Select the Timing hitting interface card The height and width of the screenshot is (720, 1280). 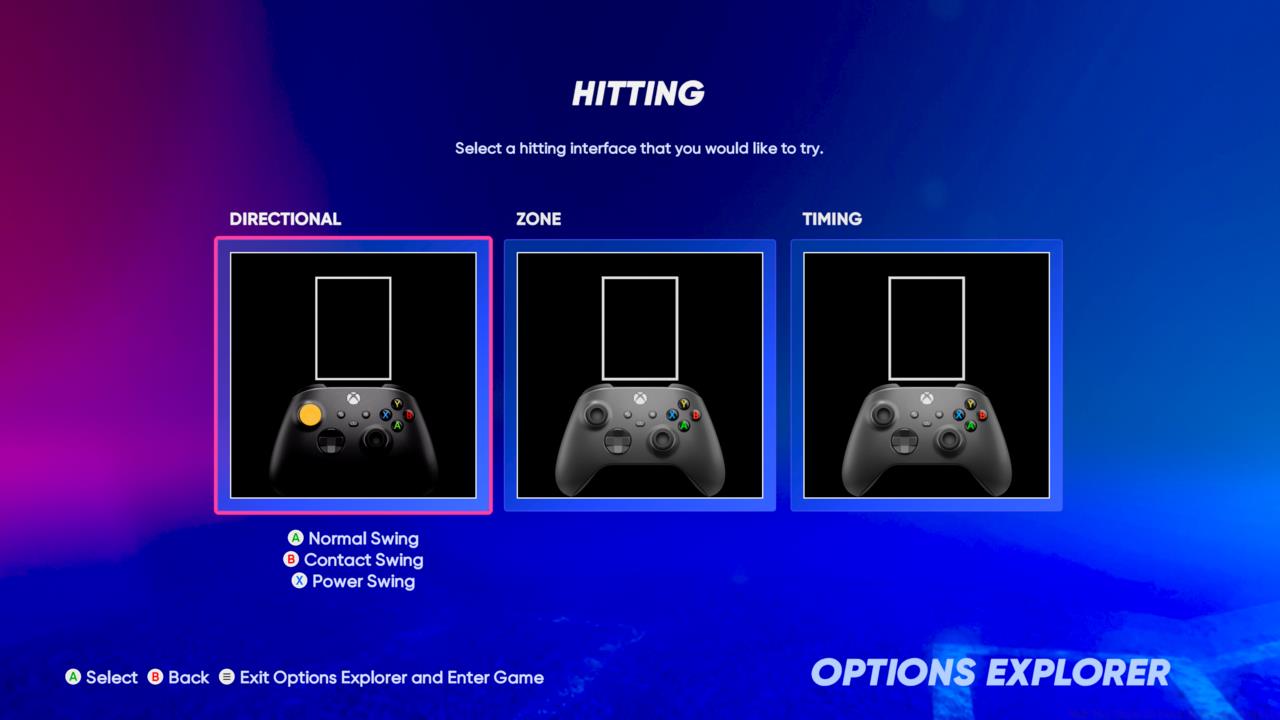click(x=925, y=375)
